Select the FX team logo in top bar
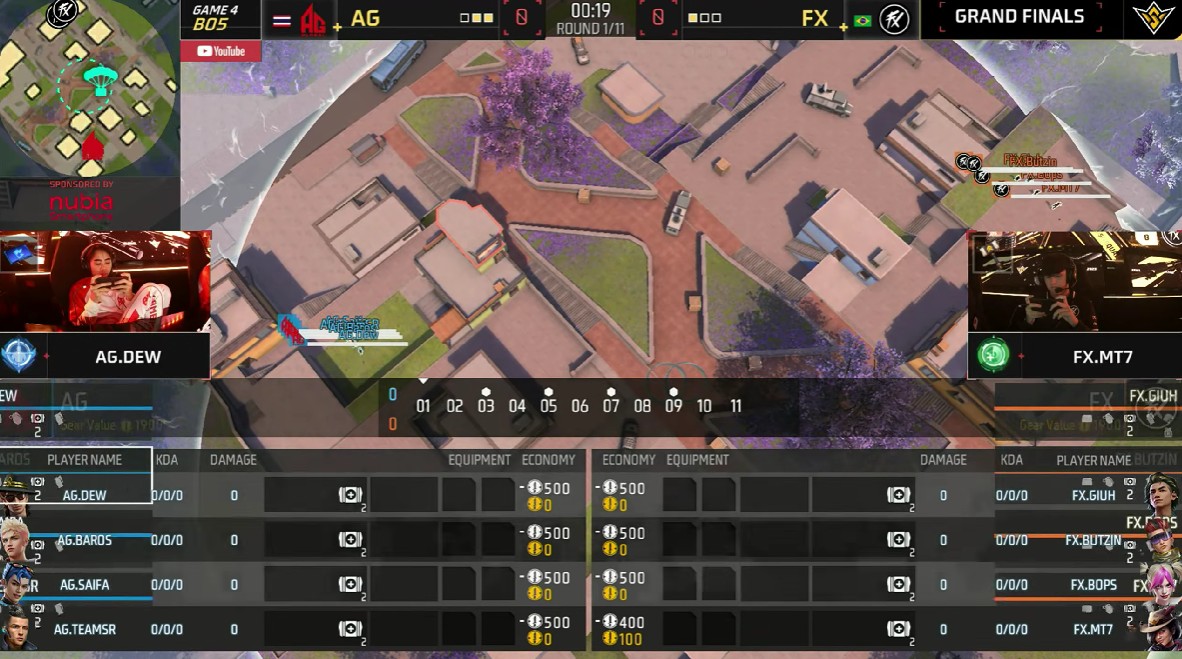The image size is (1182, 659). pos(894,19)
